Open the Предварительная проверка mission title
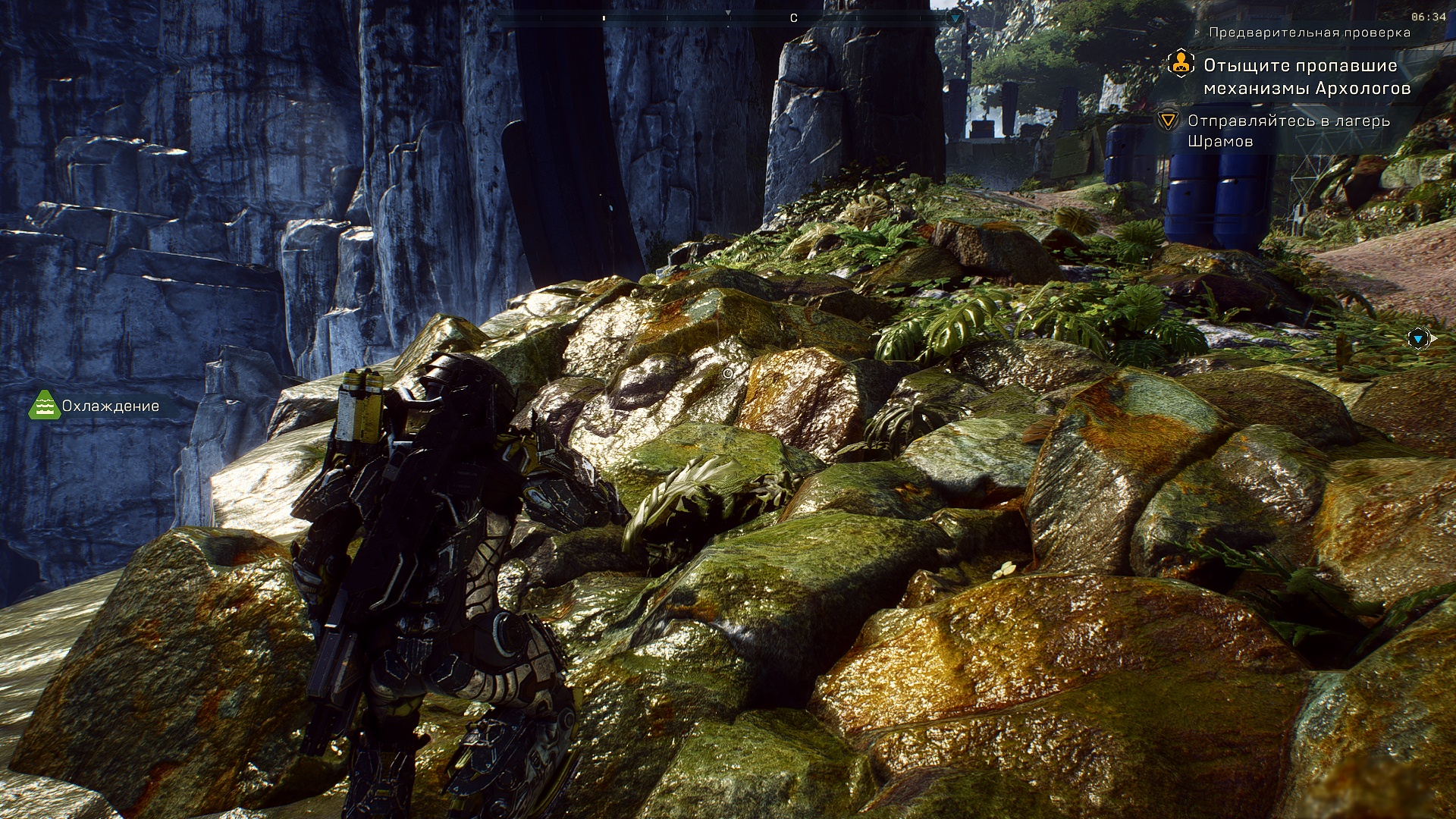The height and width of the screenshot is (819, 1456). click(1309, 33)
